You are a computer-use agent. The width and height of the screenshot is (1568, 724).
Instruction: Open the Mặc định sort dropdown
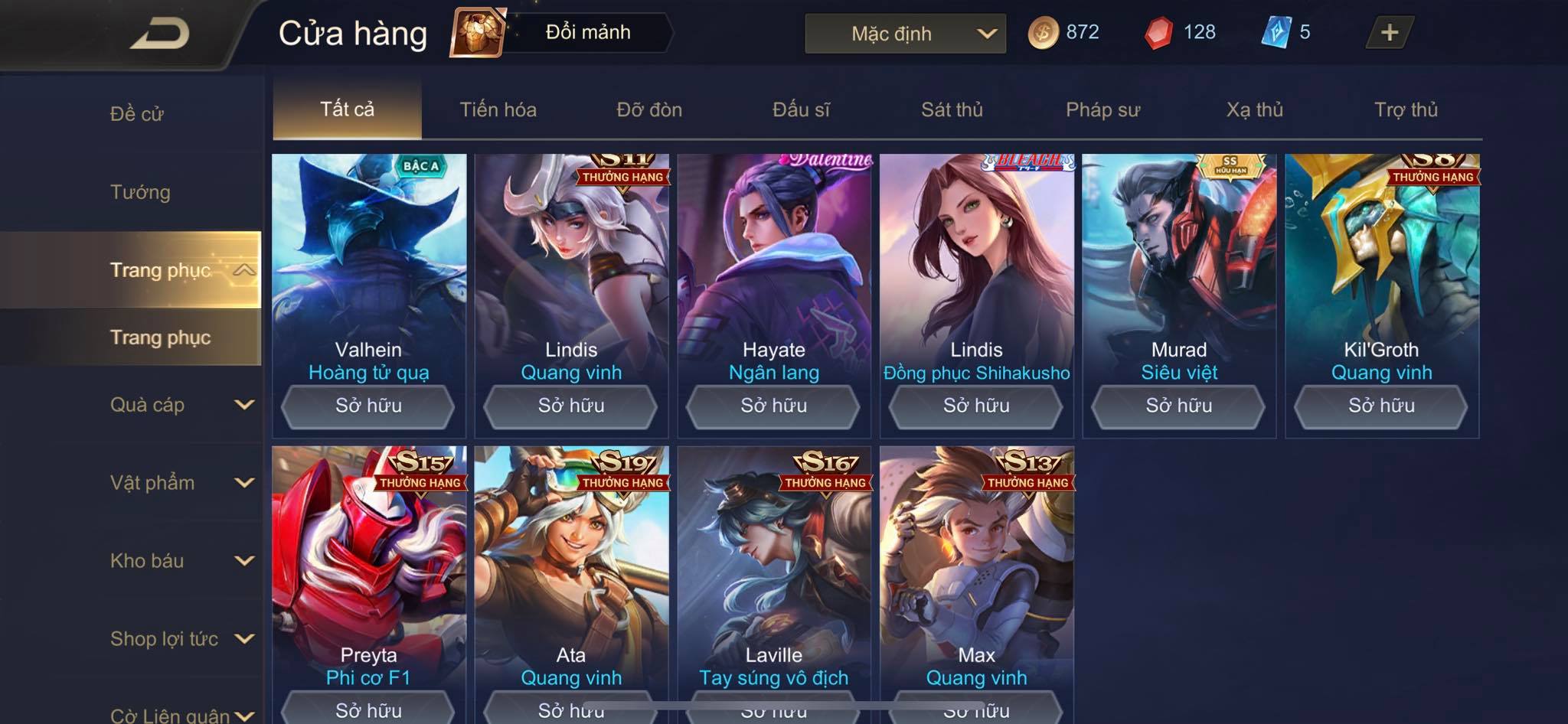click(905, 34)
